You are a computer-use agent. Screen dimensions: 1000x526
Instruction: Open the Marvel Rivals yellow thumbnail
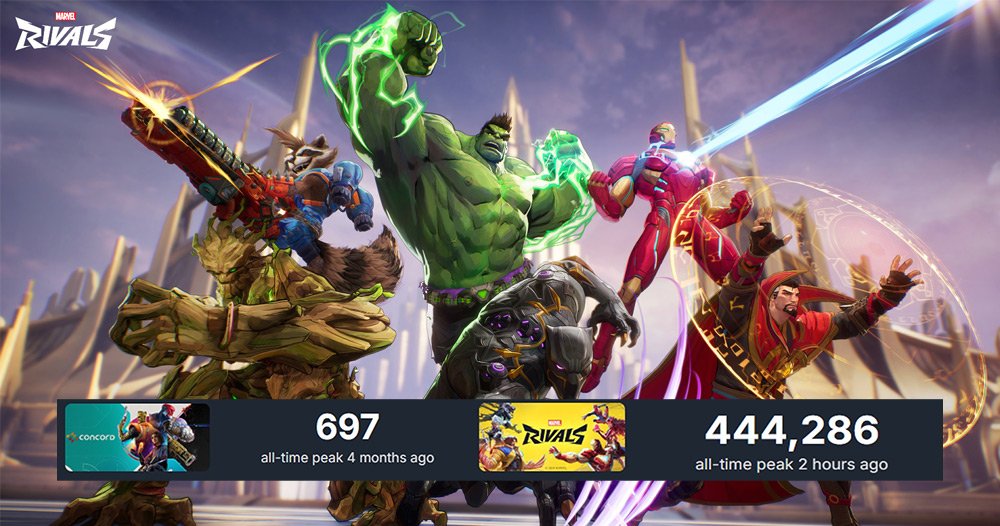pos(551,437)
